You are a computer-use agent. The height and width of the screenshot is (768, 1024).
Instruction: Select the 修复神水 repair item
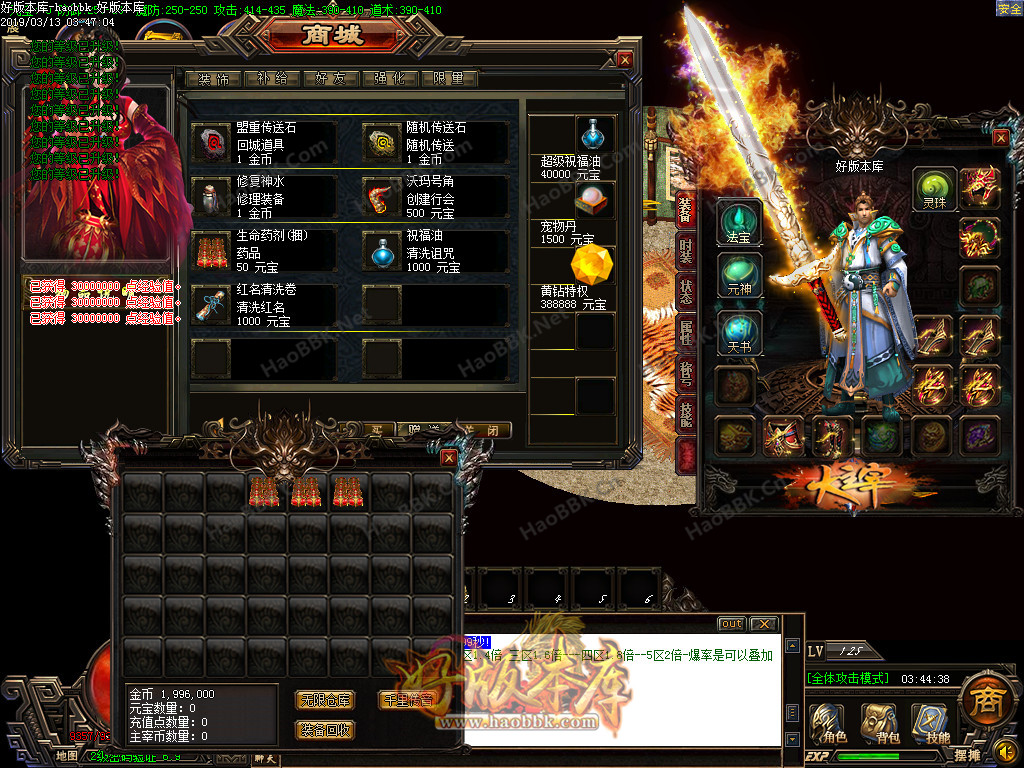point(211,197)
